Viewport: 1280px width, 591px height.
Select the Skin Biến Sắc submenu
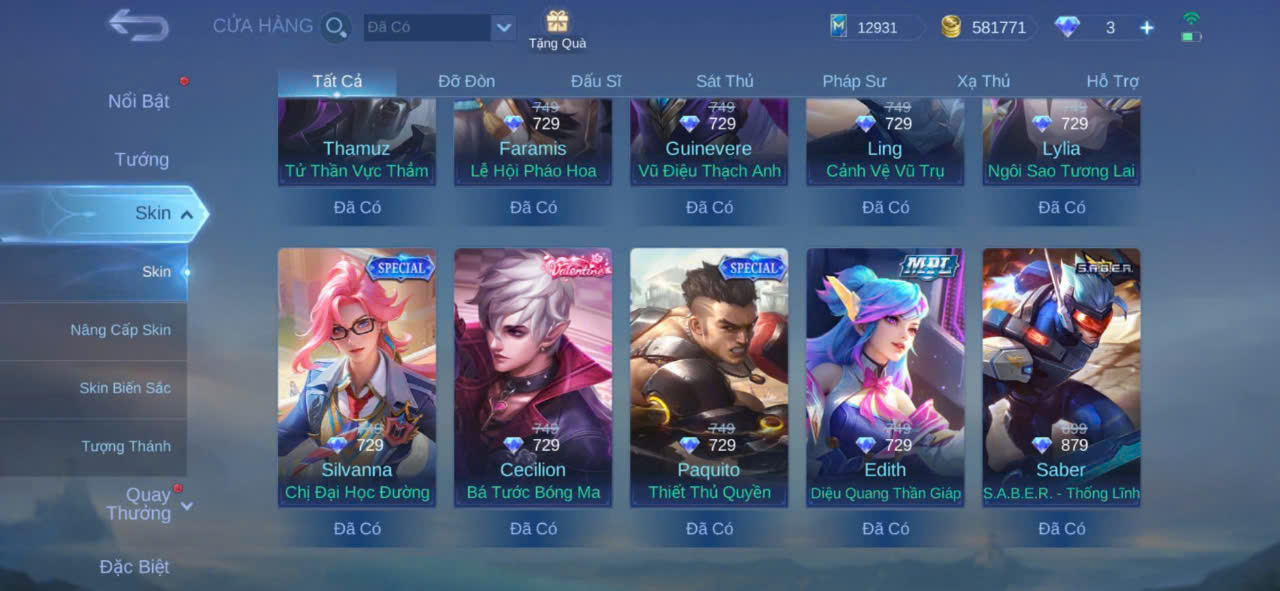125,388
